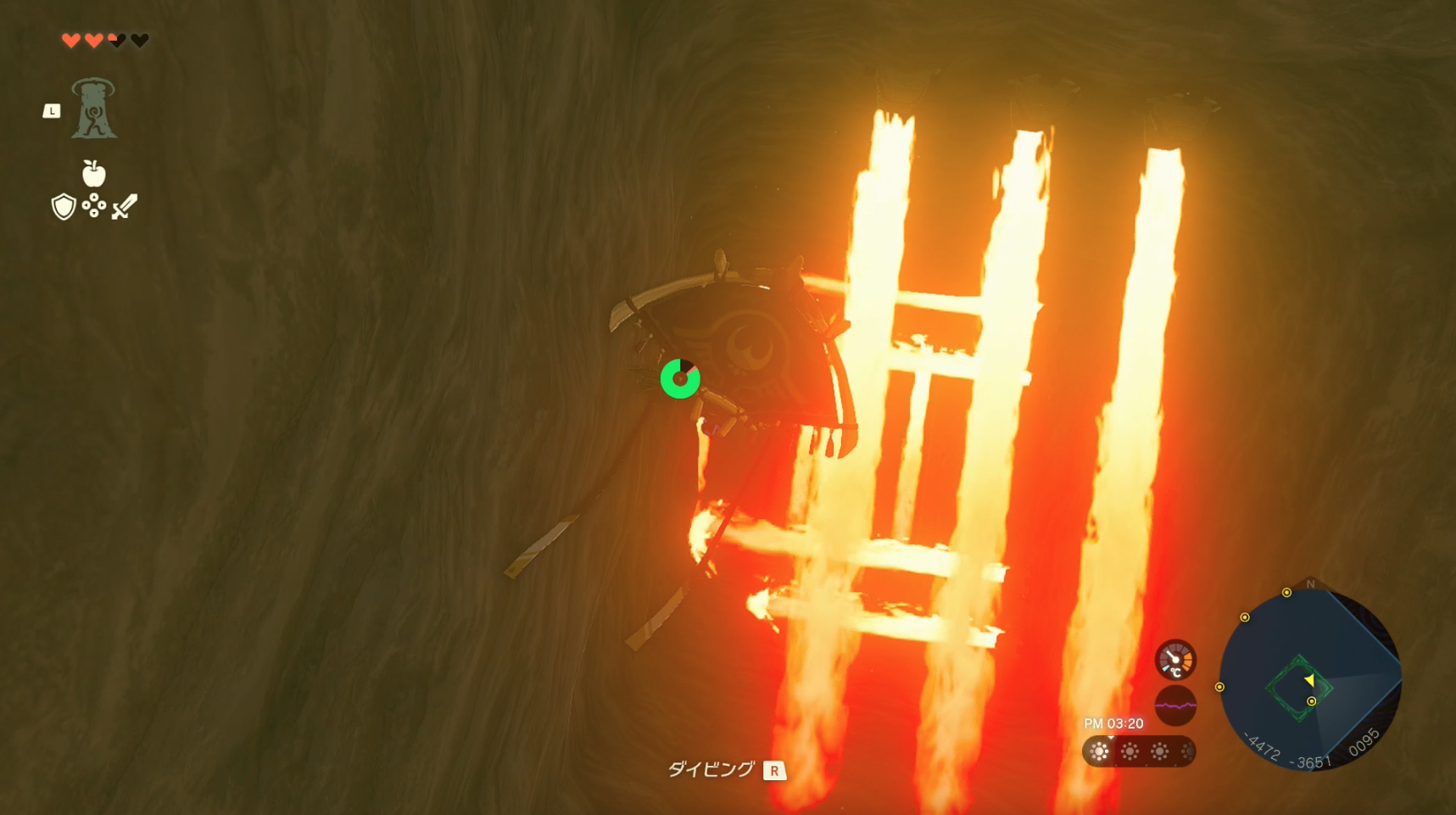Select the shield equipment icon
Viewport: 1456px width, 815px height.
(63, 207)
